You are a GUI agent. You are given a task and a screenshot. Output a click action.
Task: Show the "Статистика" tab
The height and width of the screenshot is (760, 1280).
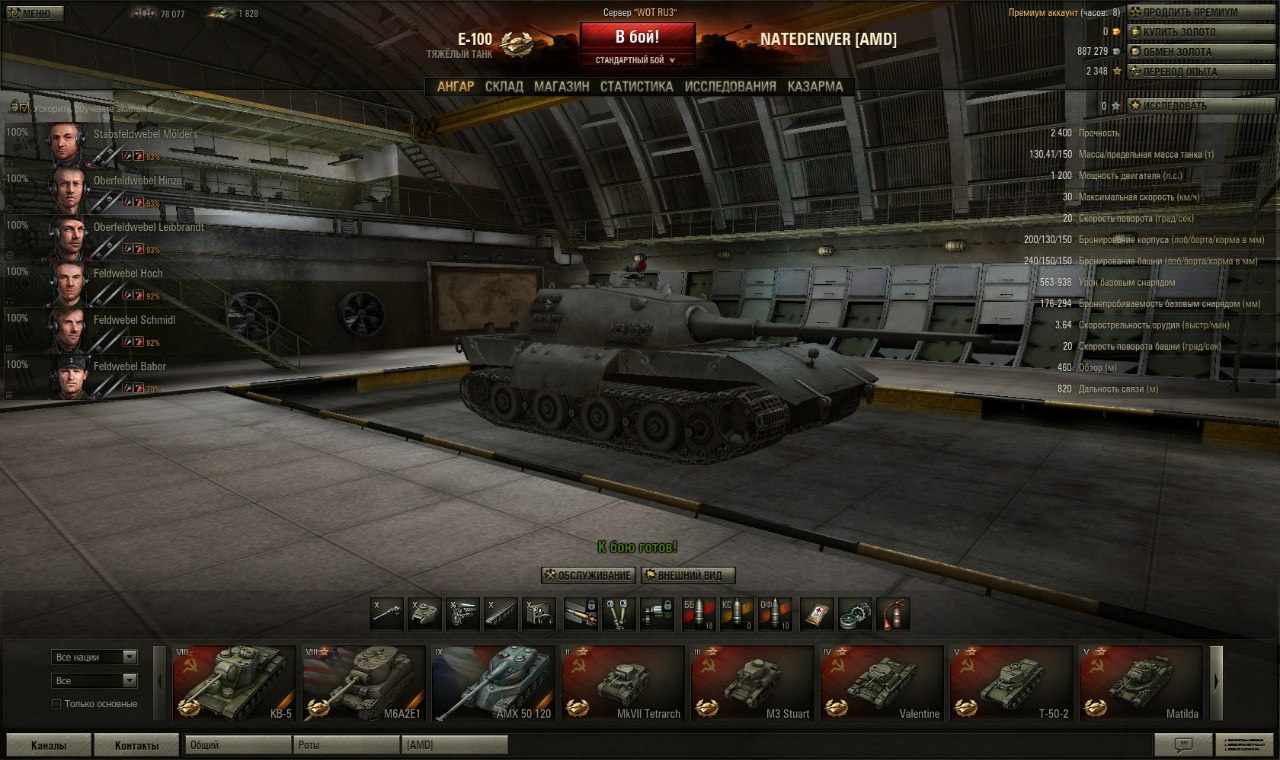click(636, 87)
